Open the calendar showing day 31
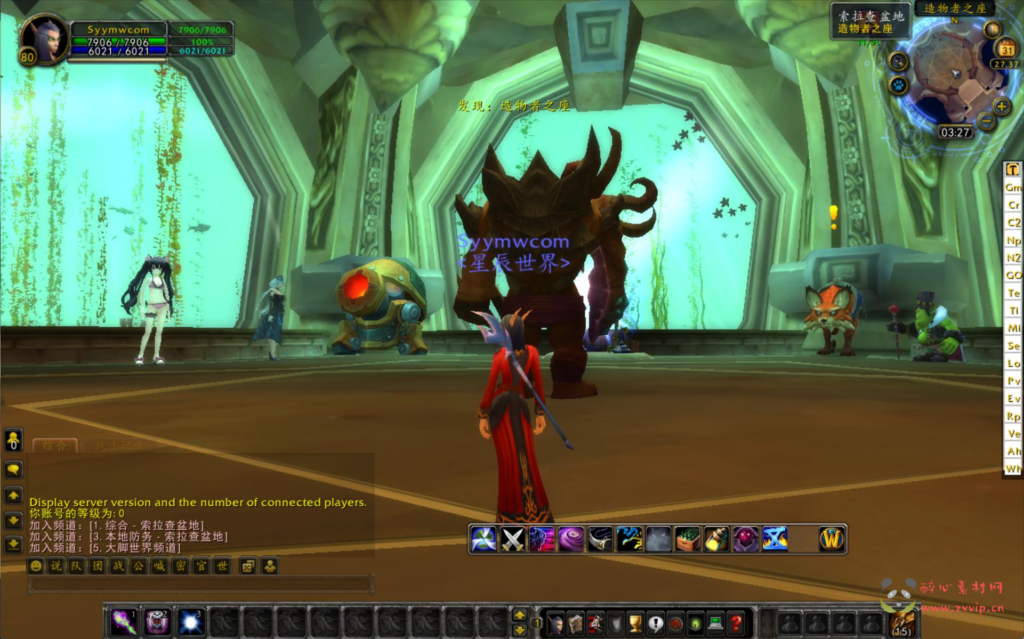 pyautogui.click(x=1007, y=49)
